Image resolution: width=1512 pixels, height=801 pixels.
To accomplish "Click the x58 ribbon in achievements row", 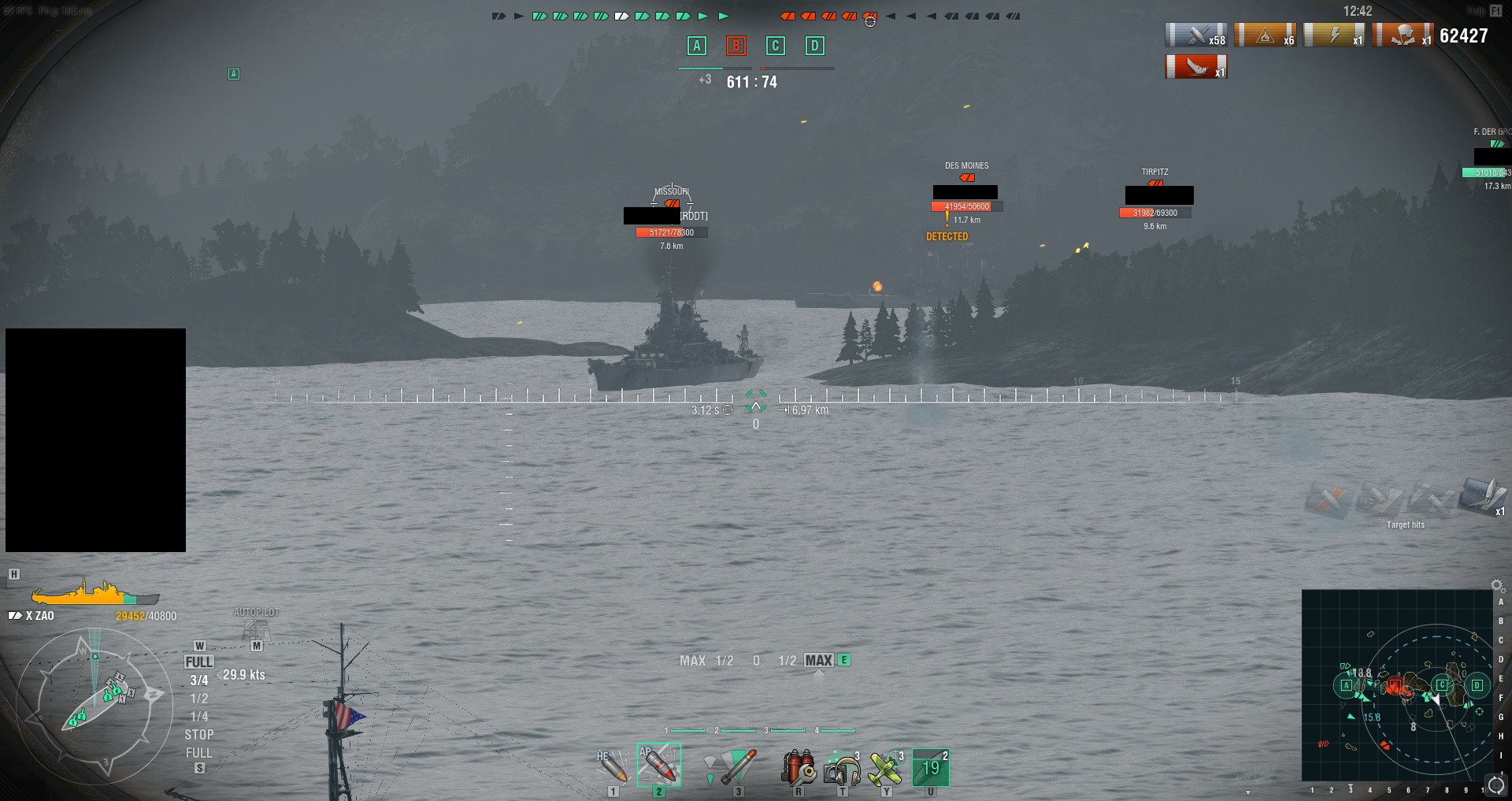I will click(1195, 35).
